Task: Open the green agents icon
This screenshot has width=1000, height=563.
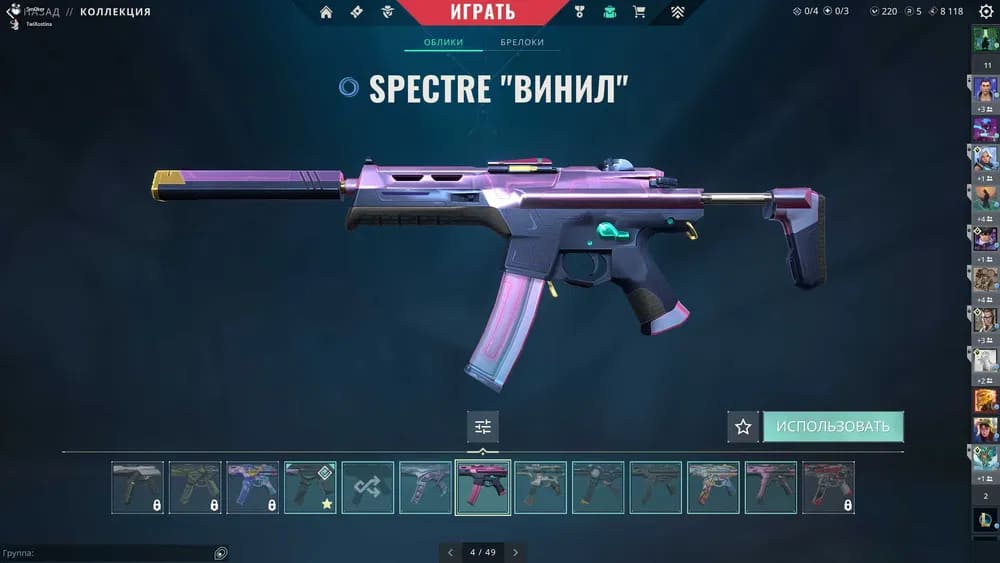Action: tap(609, 12)
